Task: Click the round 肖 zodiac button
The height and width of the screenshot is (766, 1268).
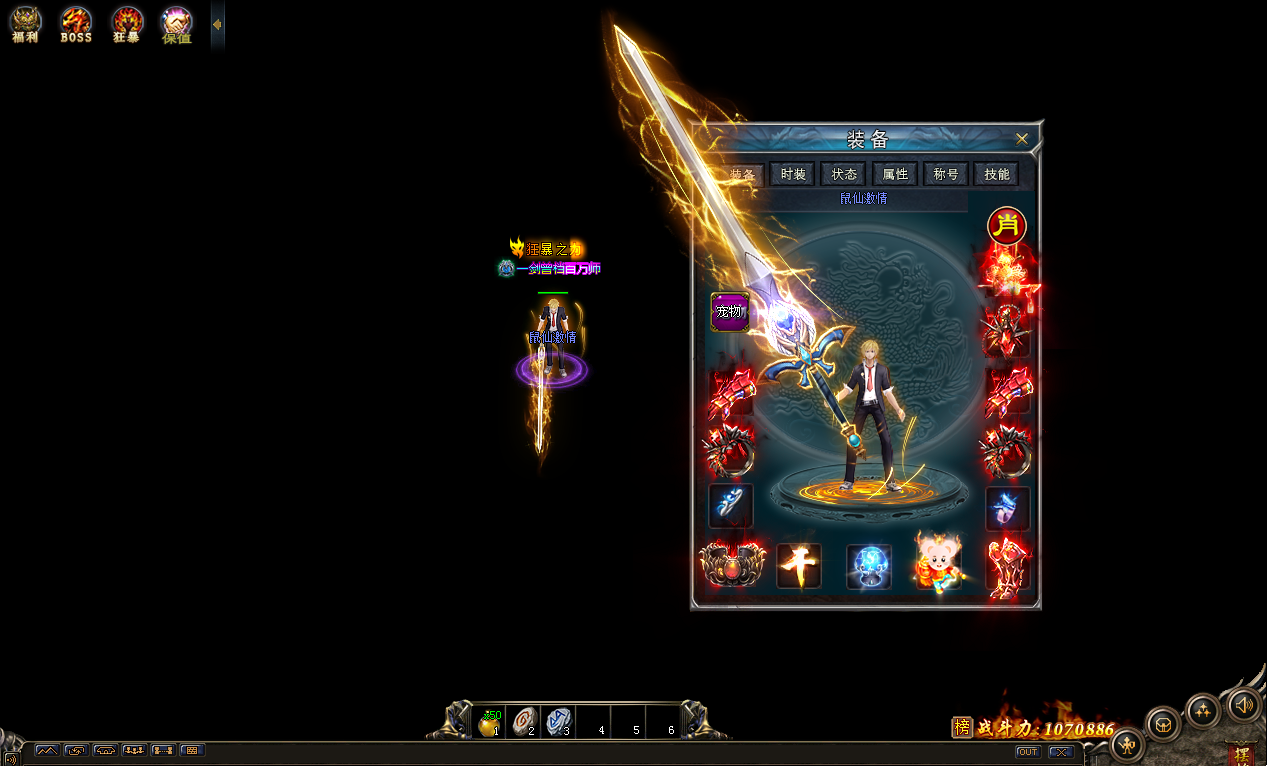Action: pyautogui.click(x=1007, y=226)
